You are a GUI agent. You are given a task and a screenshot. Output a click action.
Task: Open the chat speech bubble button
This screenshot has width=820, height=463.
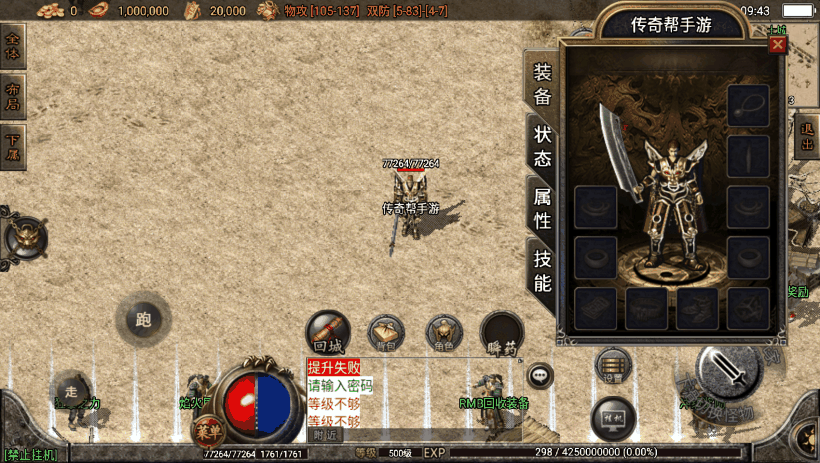click(x=540, y=376)
